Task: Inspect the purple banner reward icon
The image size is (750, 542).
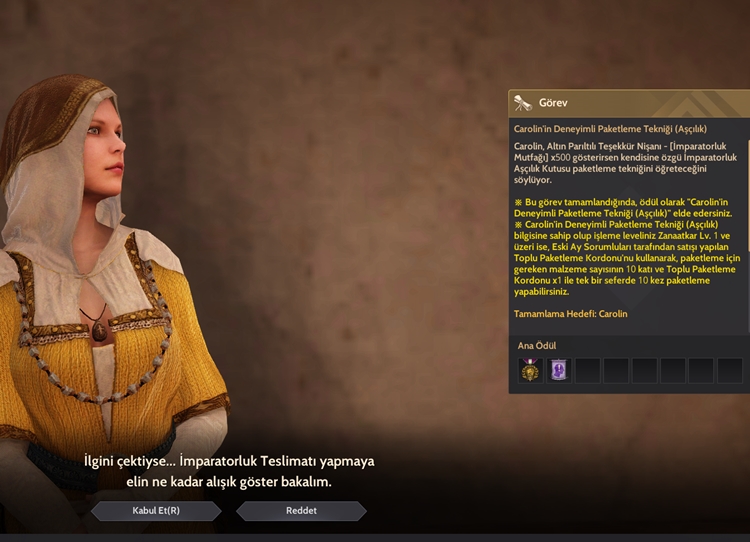Action: coord(559,371)
